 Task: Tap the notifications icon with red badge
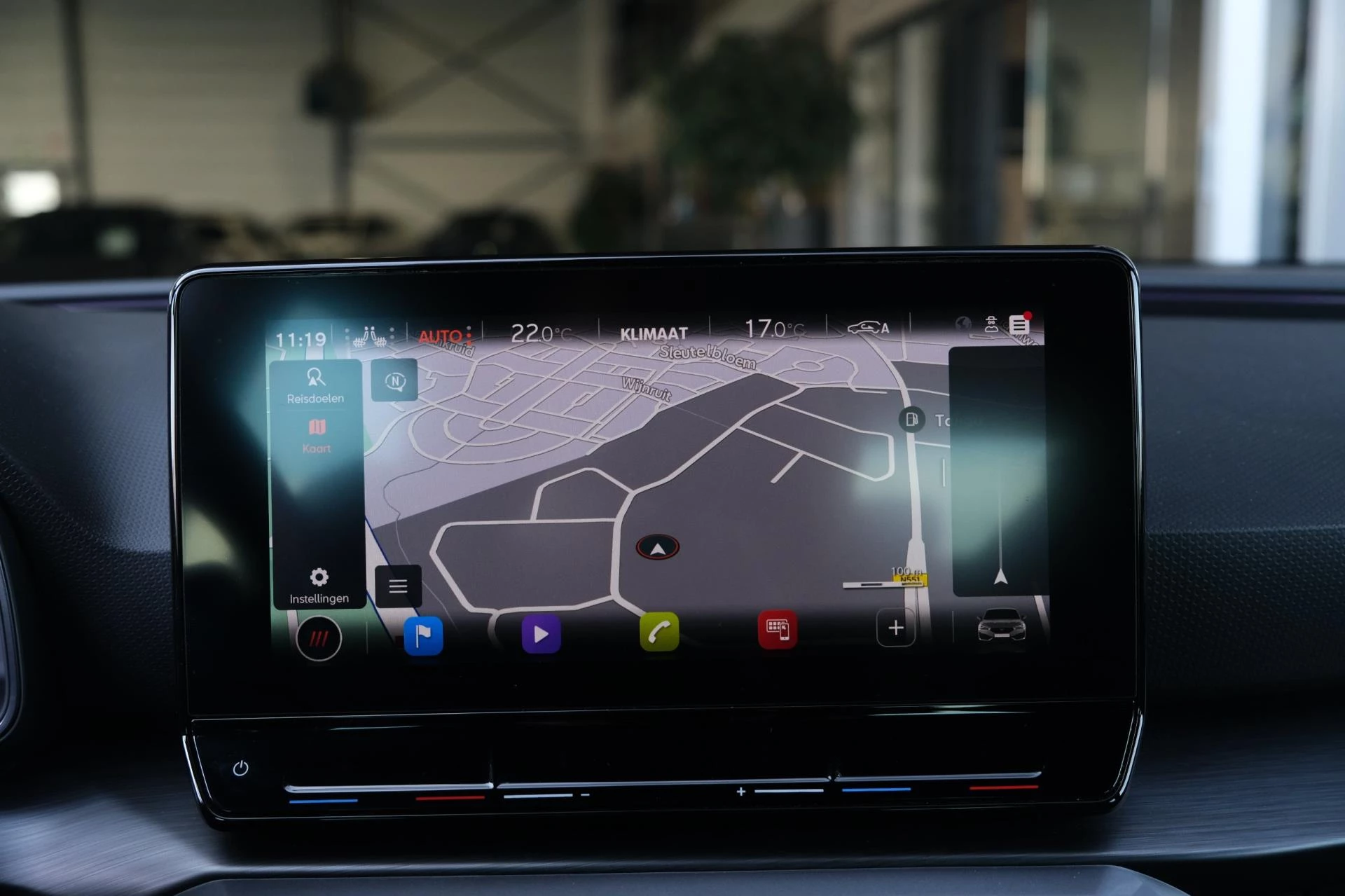(1019, 322)
